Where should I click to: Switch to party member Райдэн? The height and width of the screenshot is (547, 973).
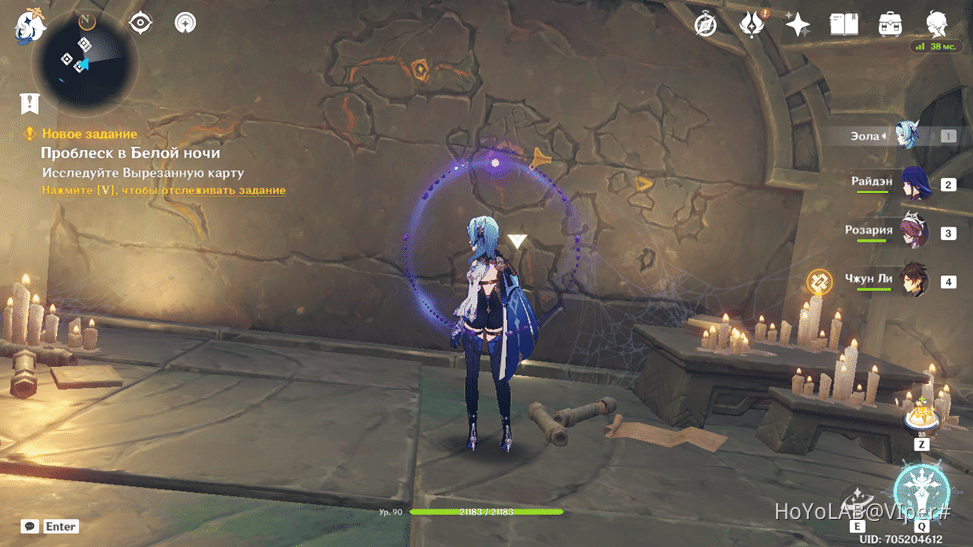[915, 184]
